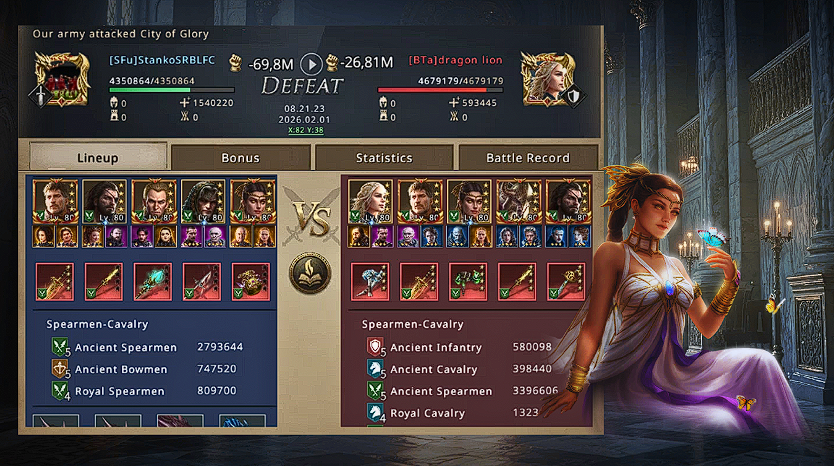Select the defender's Ancient Infantry troop row
834x466 pixels.
click(460, 347)
